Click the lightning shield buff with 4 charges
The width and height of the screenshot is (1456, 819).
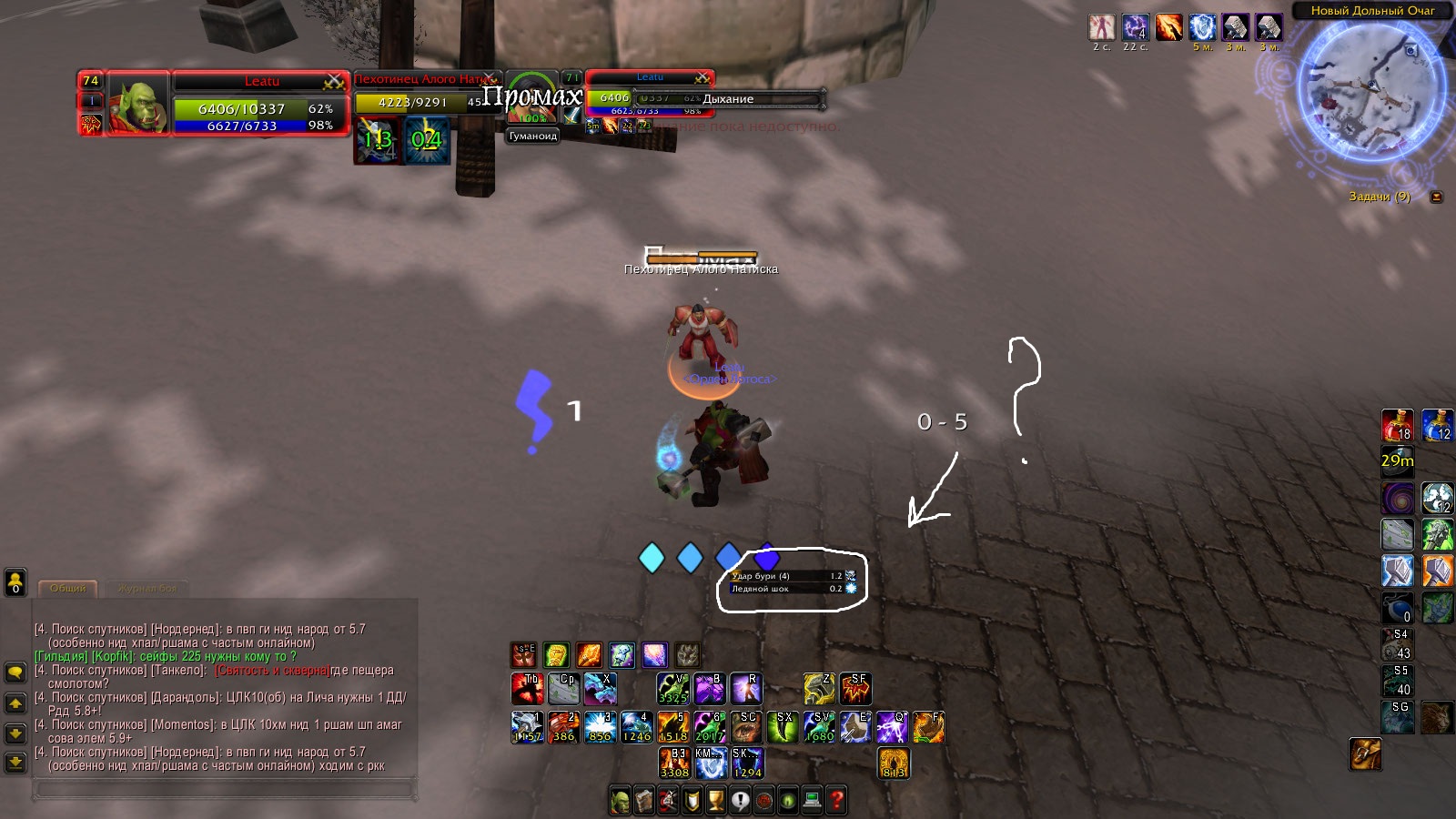pos(1136,28)
